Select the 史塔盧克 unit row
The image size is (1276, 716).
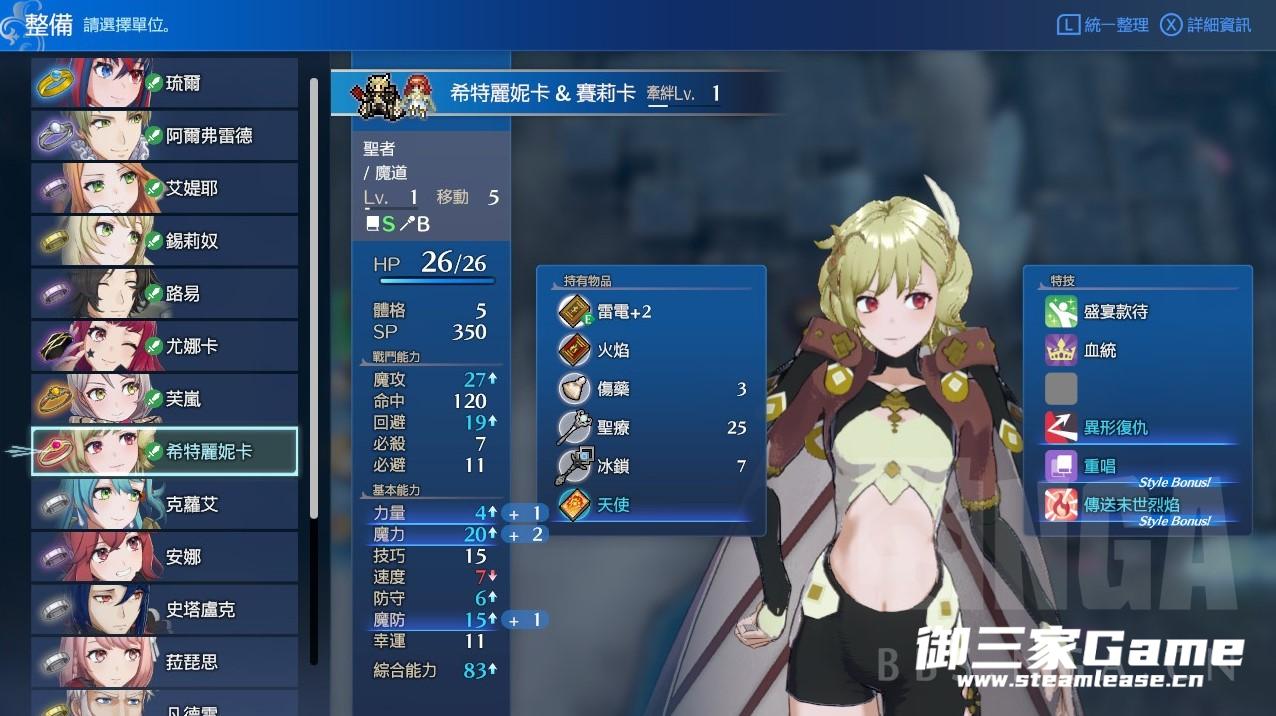point(165,609)
